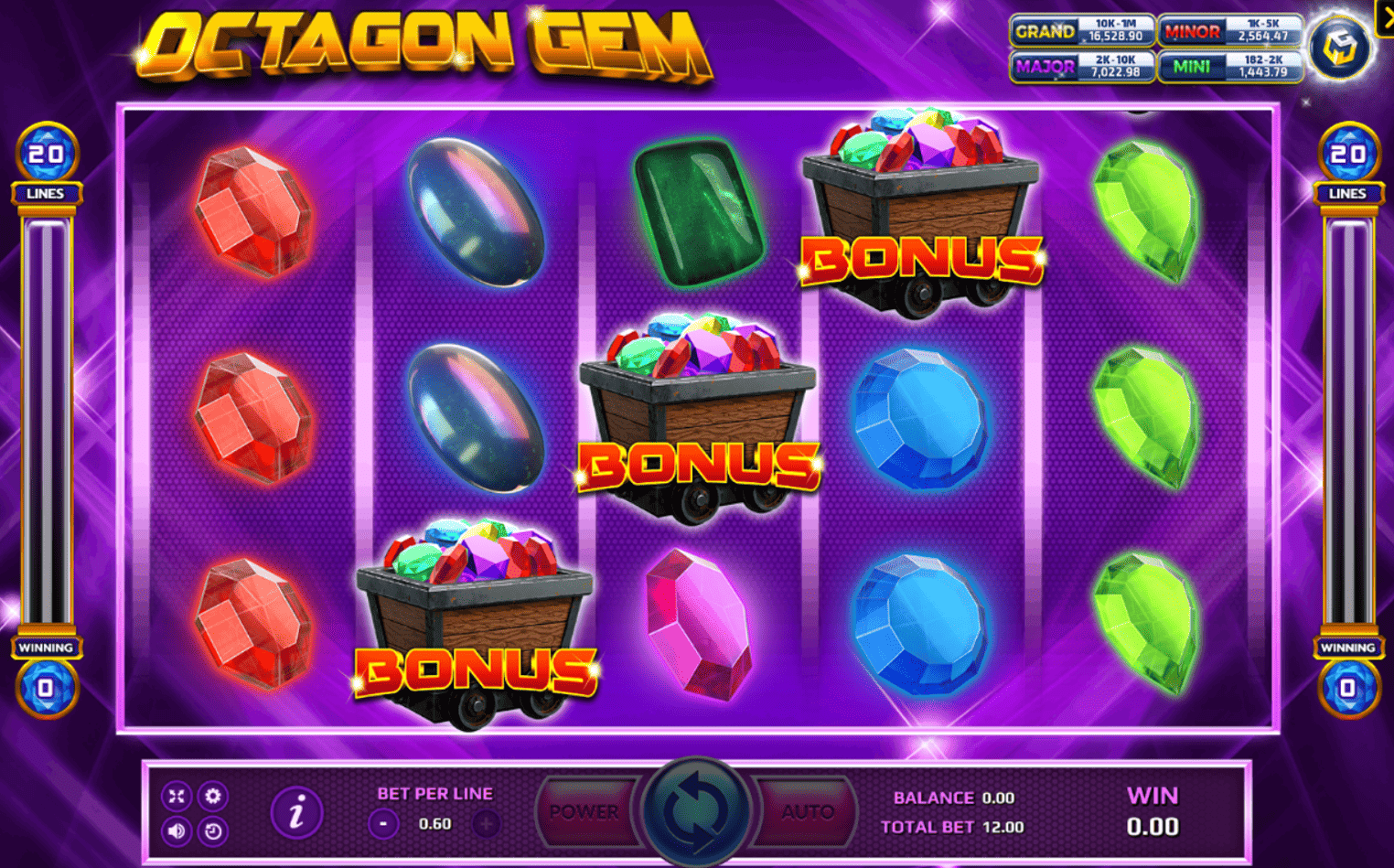This screenshot has width=1394, height=868.
Task: Toggle fullscreen mode
Action: click(177, 796)
